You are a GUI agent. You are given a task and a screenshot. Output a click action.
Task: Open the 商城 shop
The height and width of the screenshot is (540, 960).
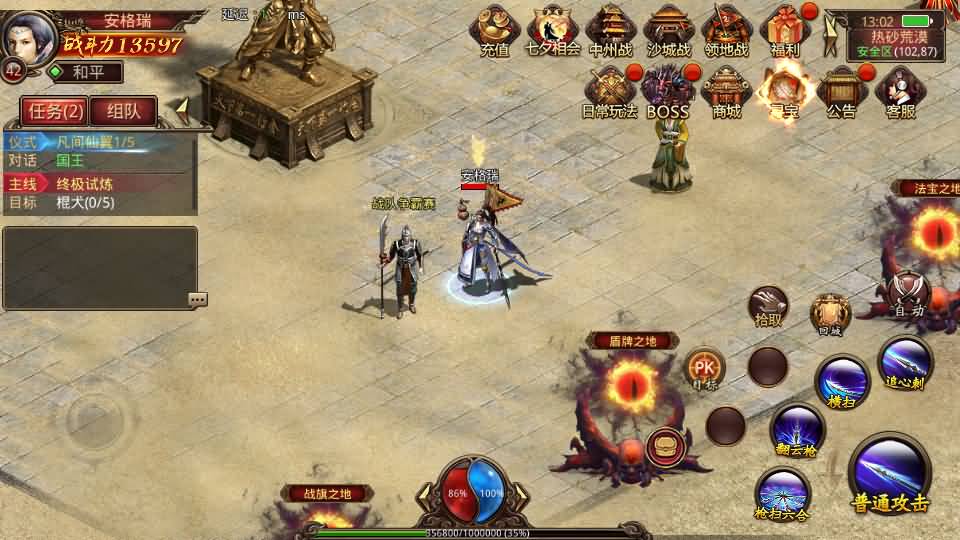727,90
